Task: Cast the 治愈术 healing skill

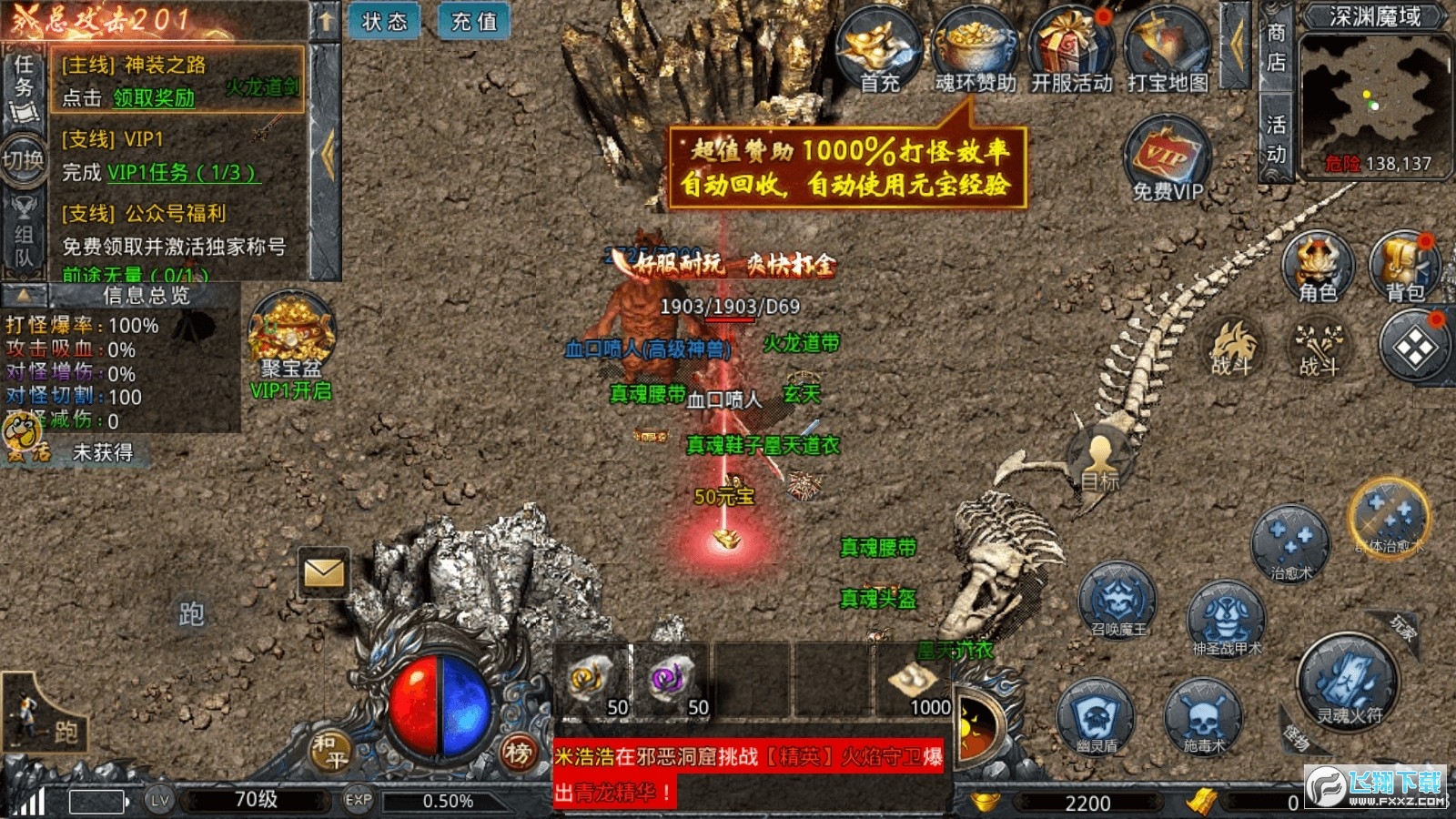Action: pyautogui.click(x=1290, y=543)
